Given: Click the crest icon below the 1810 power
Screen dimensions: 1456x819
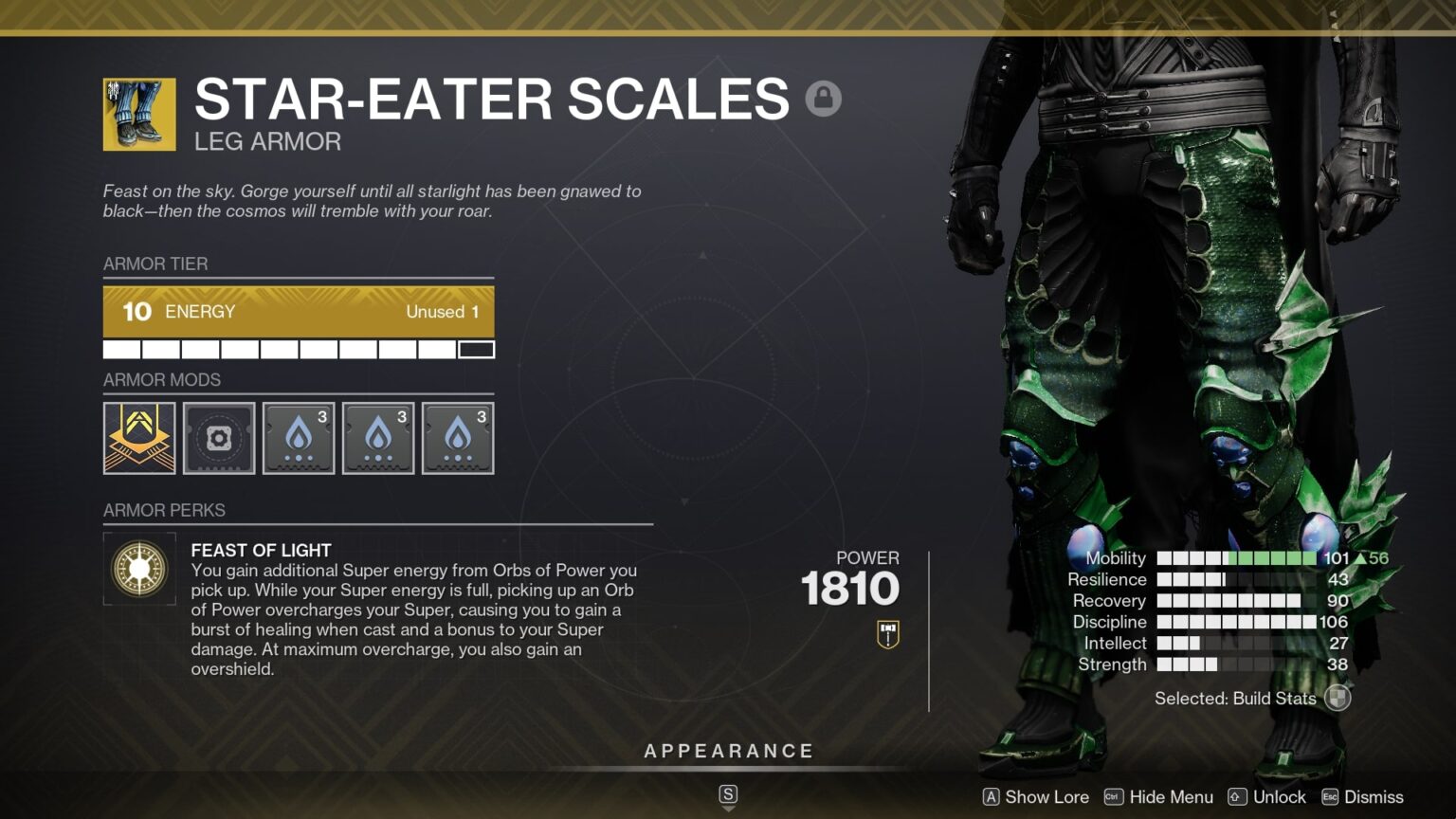Looking at the screenshot, I should tap(887, 633).
